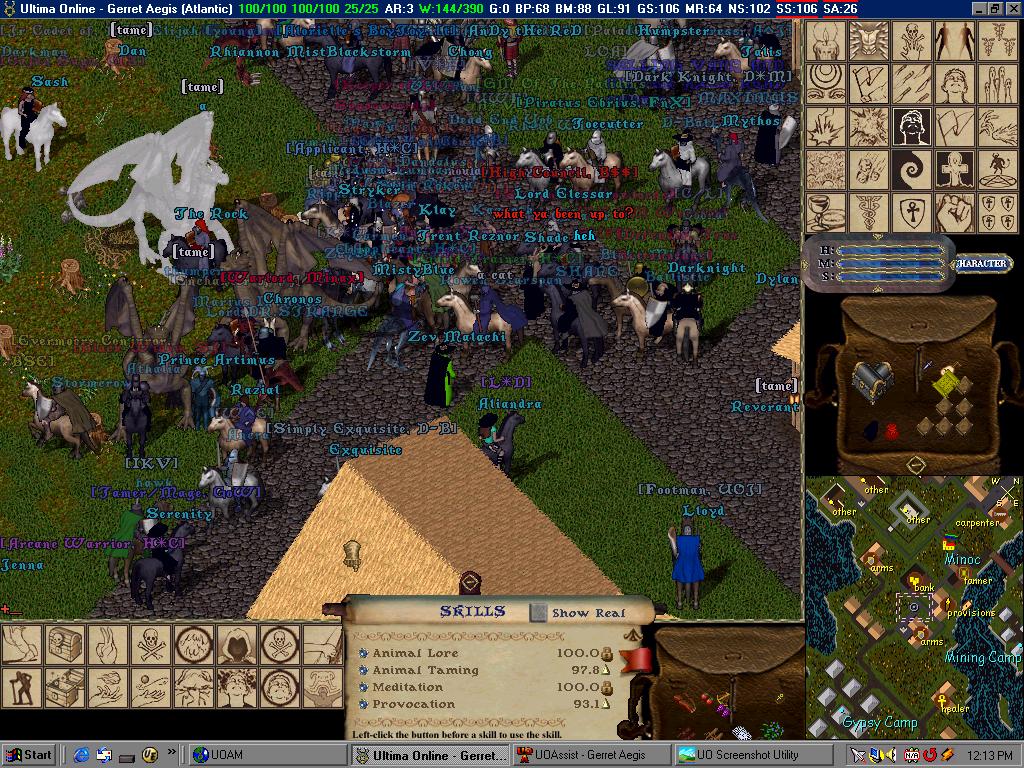The image size is (1024, 768).
Task: Select the ankh shield spell icon
Action: 911,213
